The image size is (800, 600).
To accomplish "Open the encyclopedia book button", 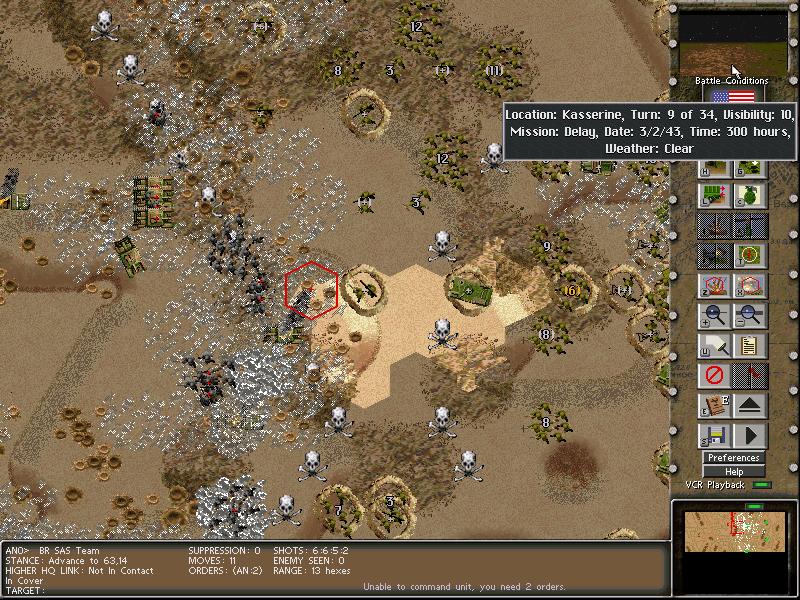I will coord(713,407).
